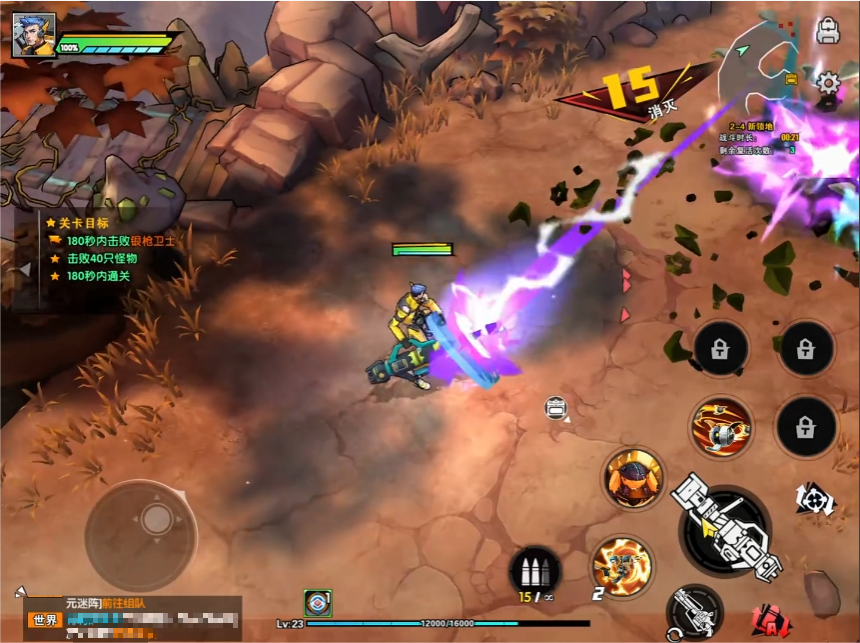Tap the blue-haired hero portrait

pyautogui.click(x=34, y=36)
